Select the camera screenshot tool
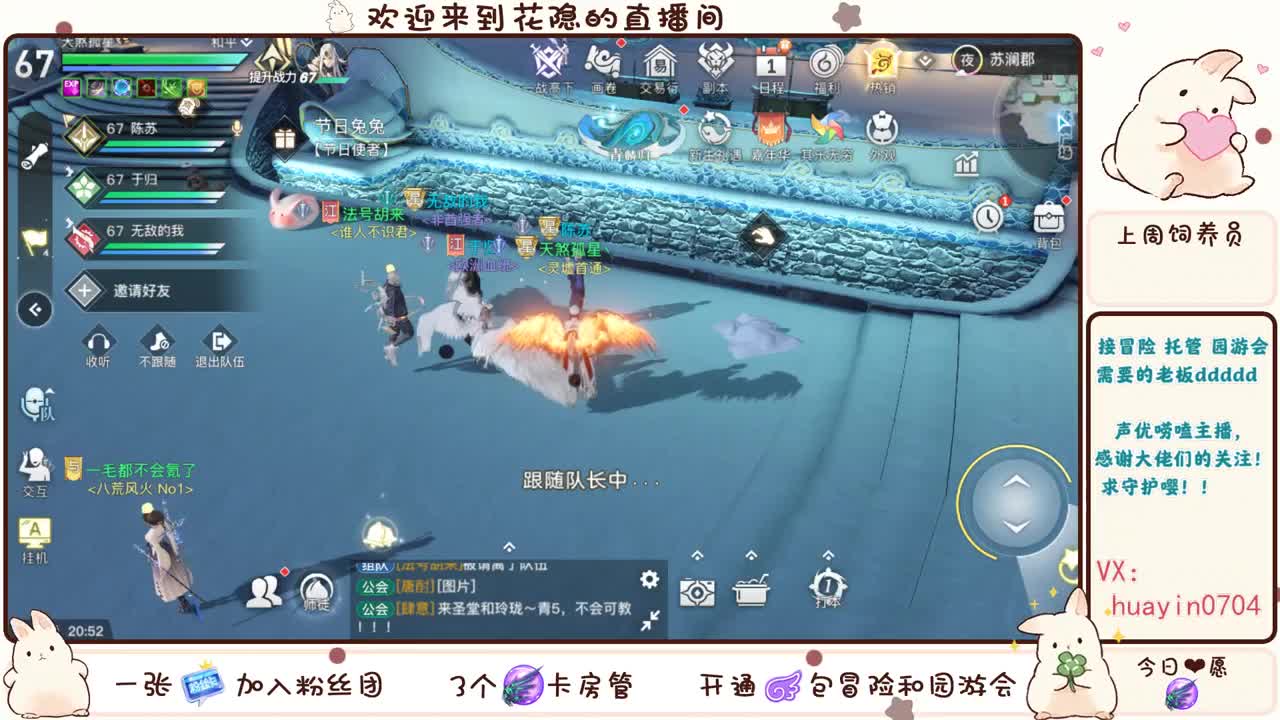 [x=697, y=592]
